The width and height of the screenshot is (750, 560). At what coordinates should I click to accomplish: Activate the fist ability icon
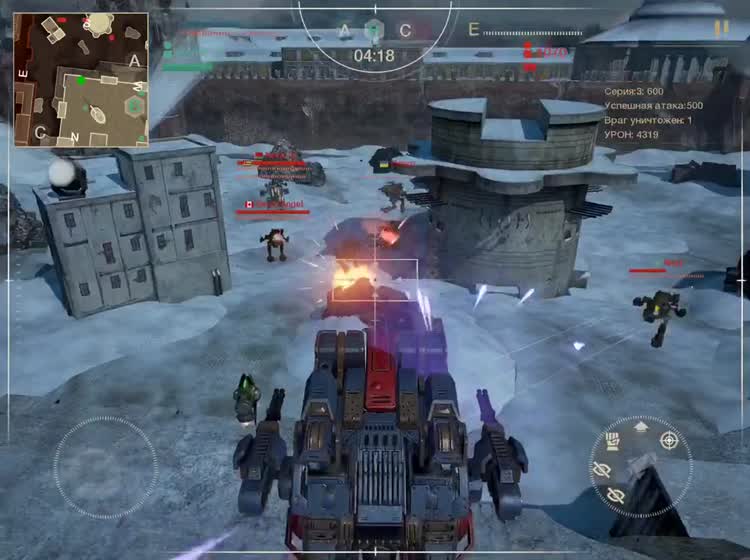click(613, 441)
